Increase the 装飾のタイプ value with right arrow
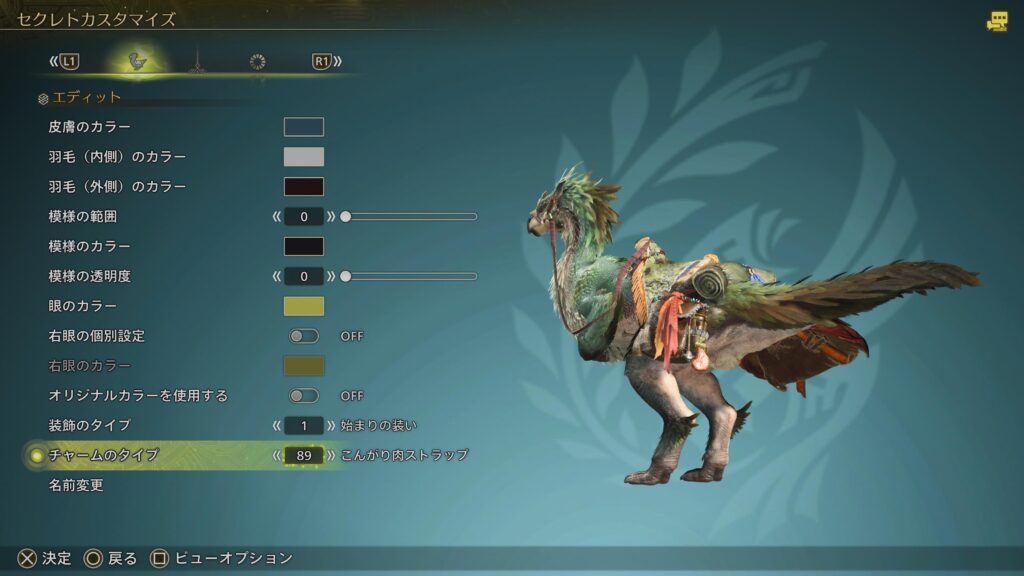The width and height of the screenshot is (1024, 576). pyautogui.click(x=332, y=426)
